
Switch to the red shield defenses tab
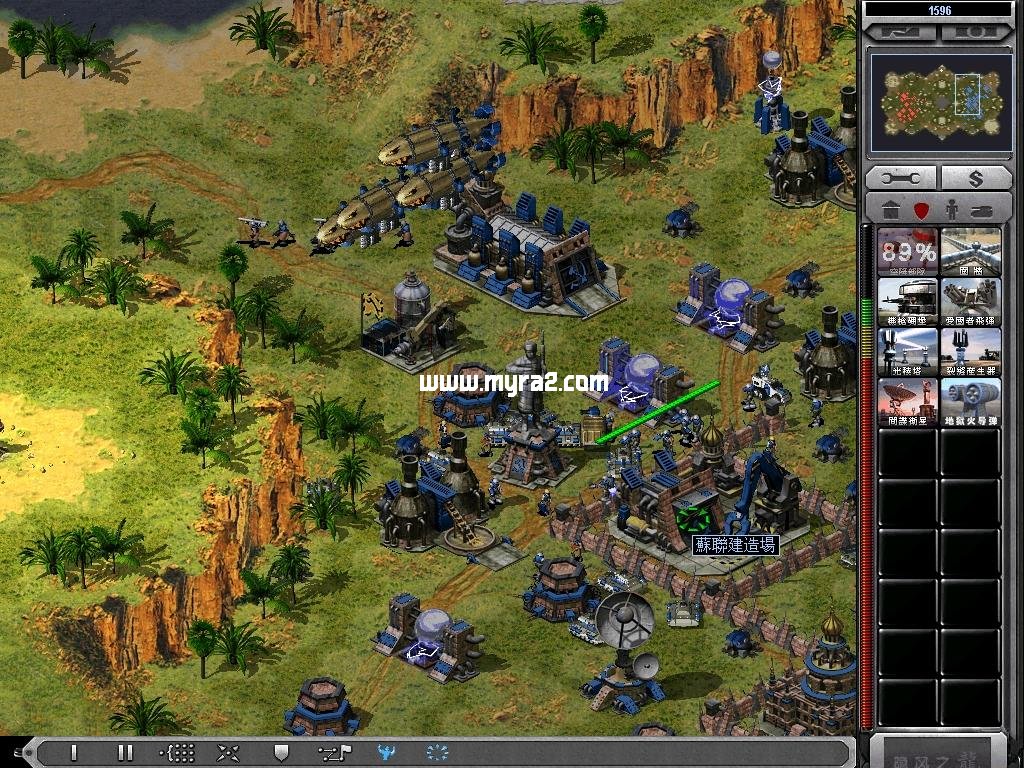pyautogui.click(x=921, y=211)
